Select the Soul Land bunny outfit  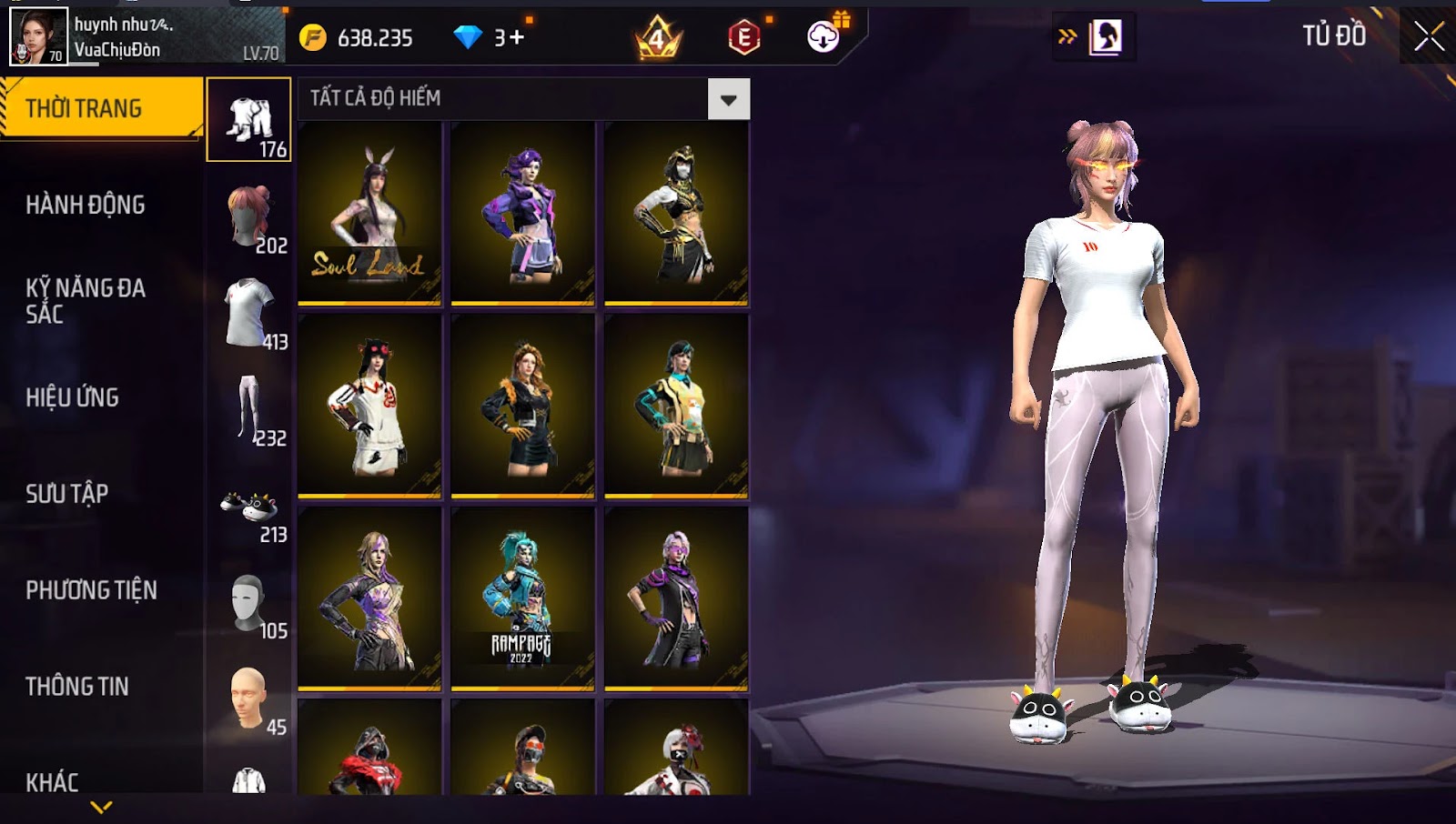click(x=369, y=213)
